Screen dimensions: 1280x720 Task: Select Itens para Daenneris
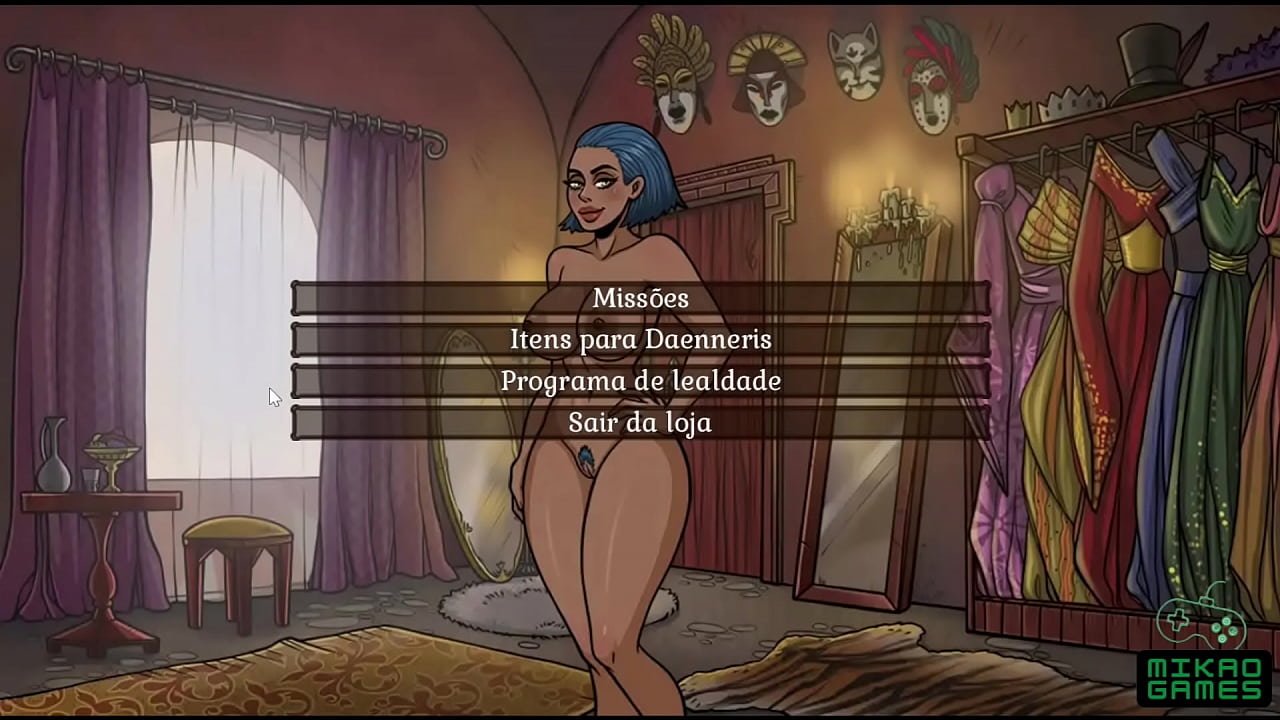coord(640,339)
